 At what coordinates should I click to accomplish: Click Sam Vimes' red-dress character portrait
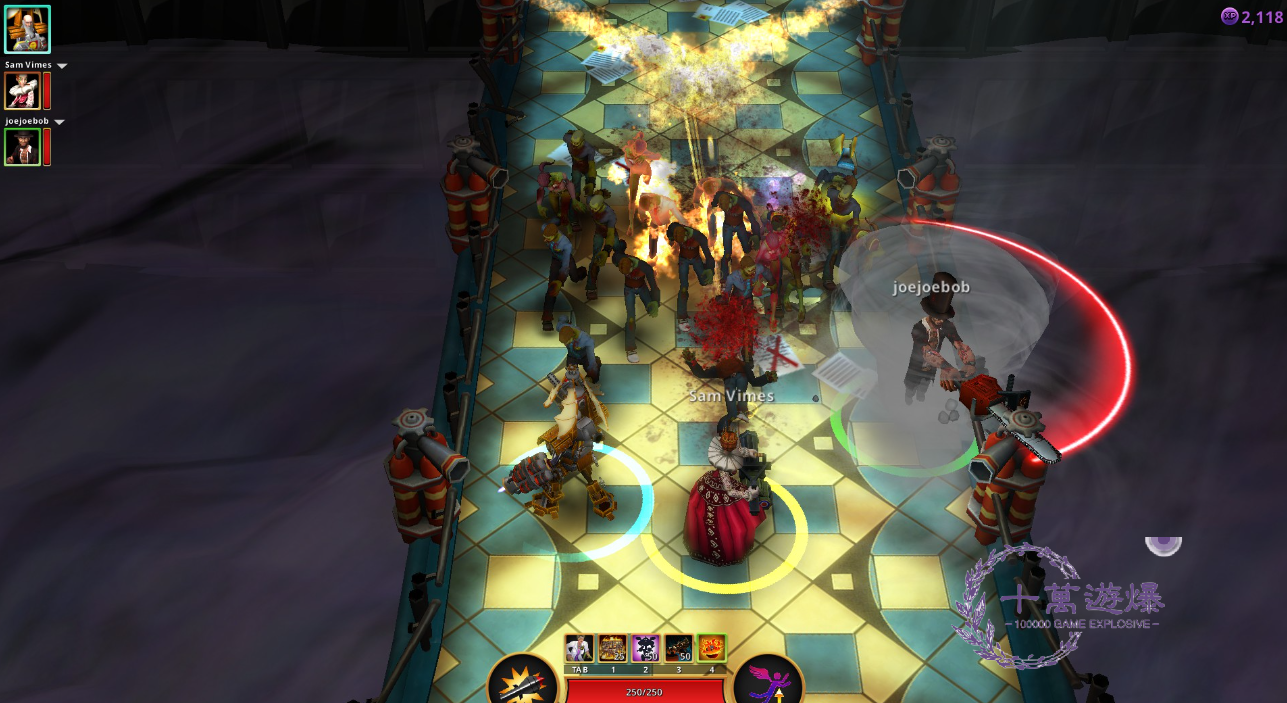point(22,91)
